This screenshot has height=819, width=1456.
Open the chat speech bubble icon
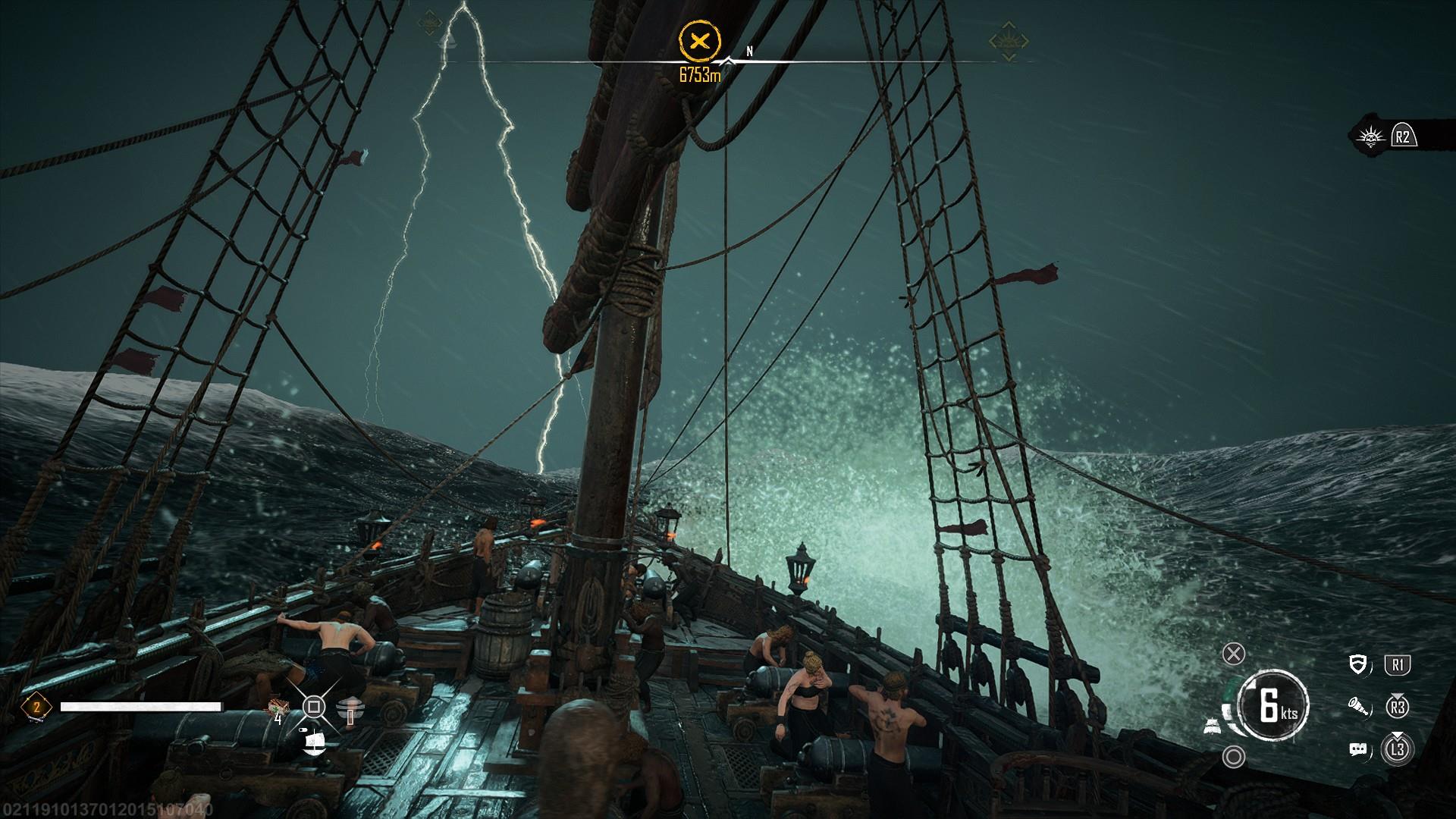point(1357,749)
